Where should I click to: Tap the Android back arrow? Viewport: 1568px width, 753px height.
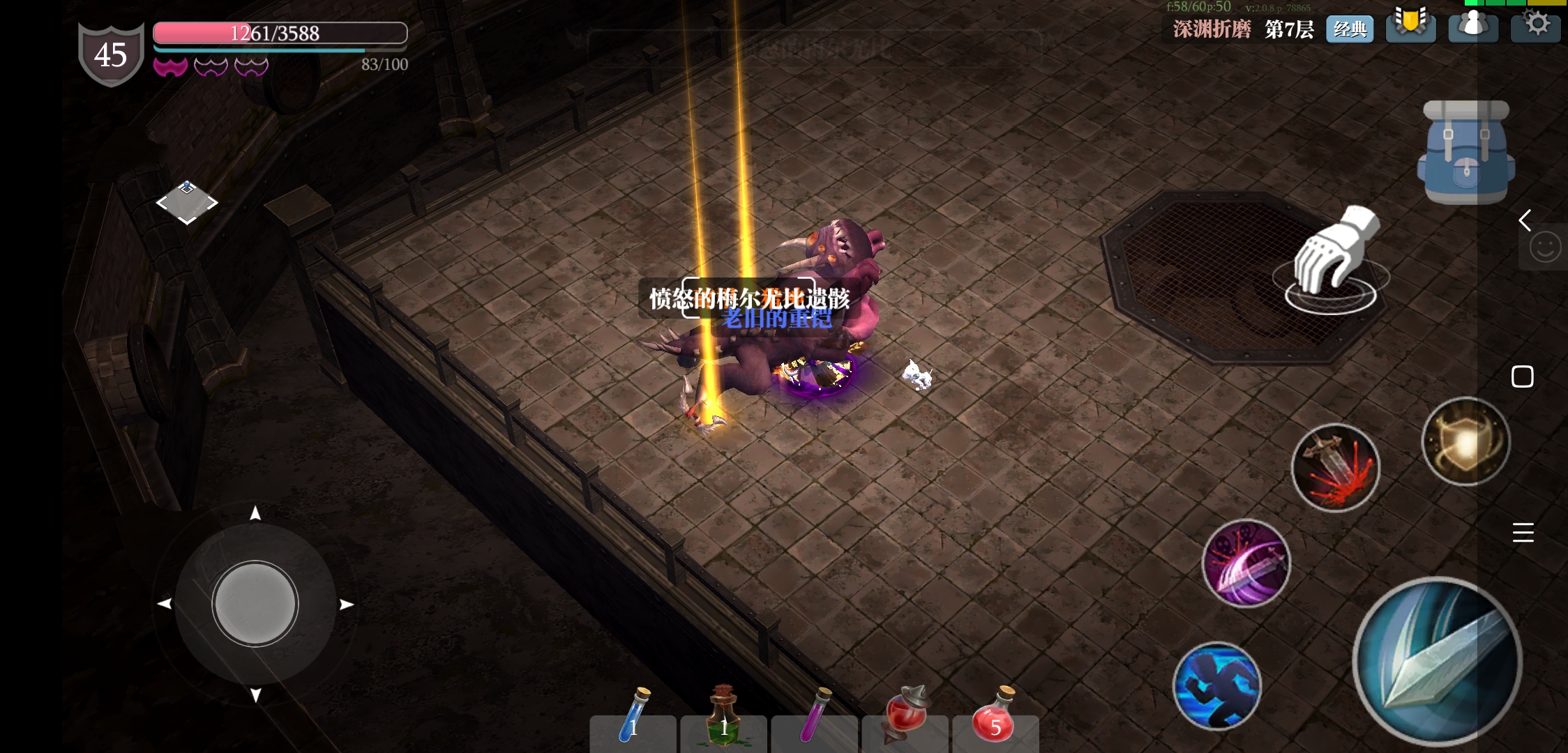(1525, 220)
